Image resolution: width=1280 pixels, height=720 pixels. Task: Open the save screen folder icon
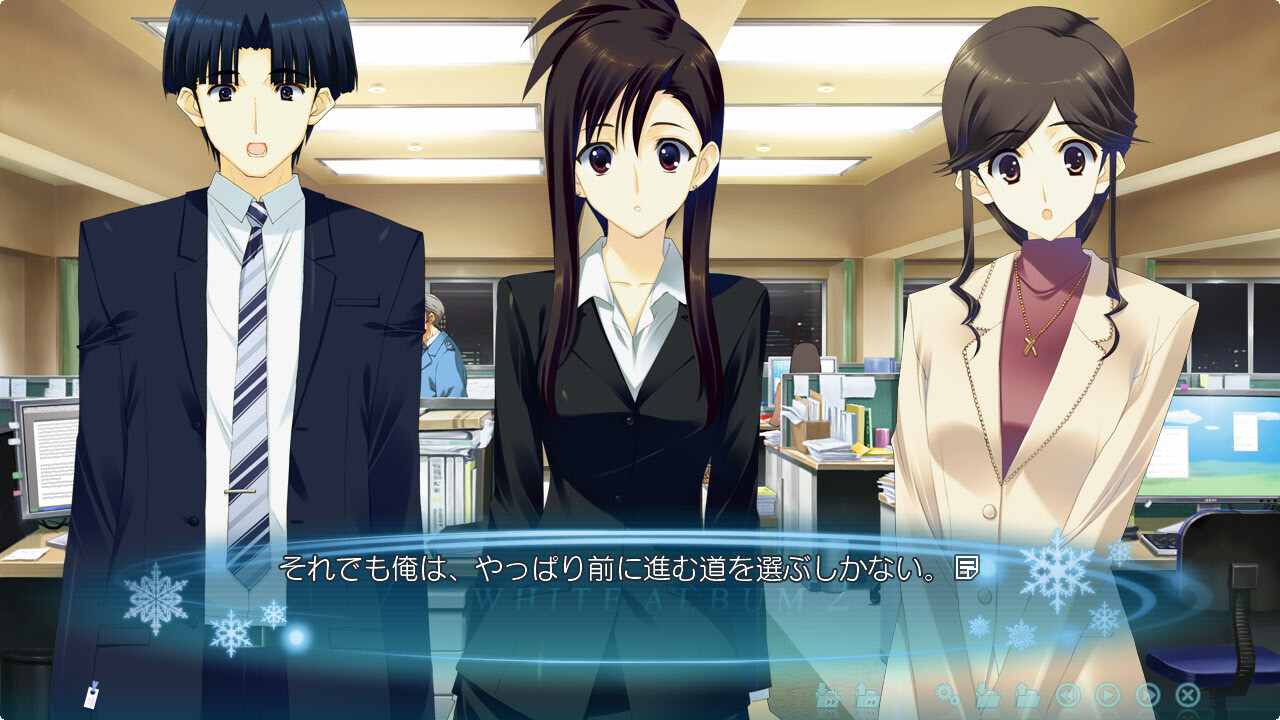tap(987, 695)
